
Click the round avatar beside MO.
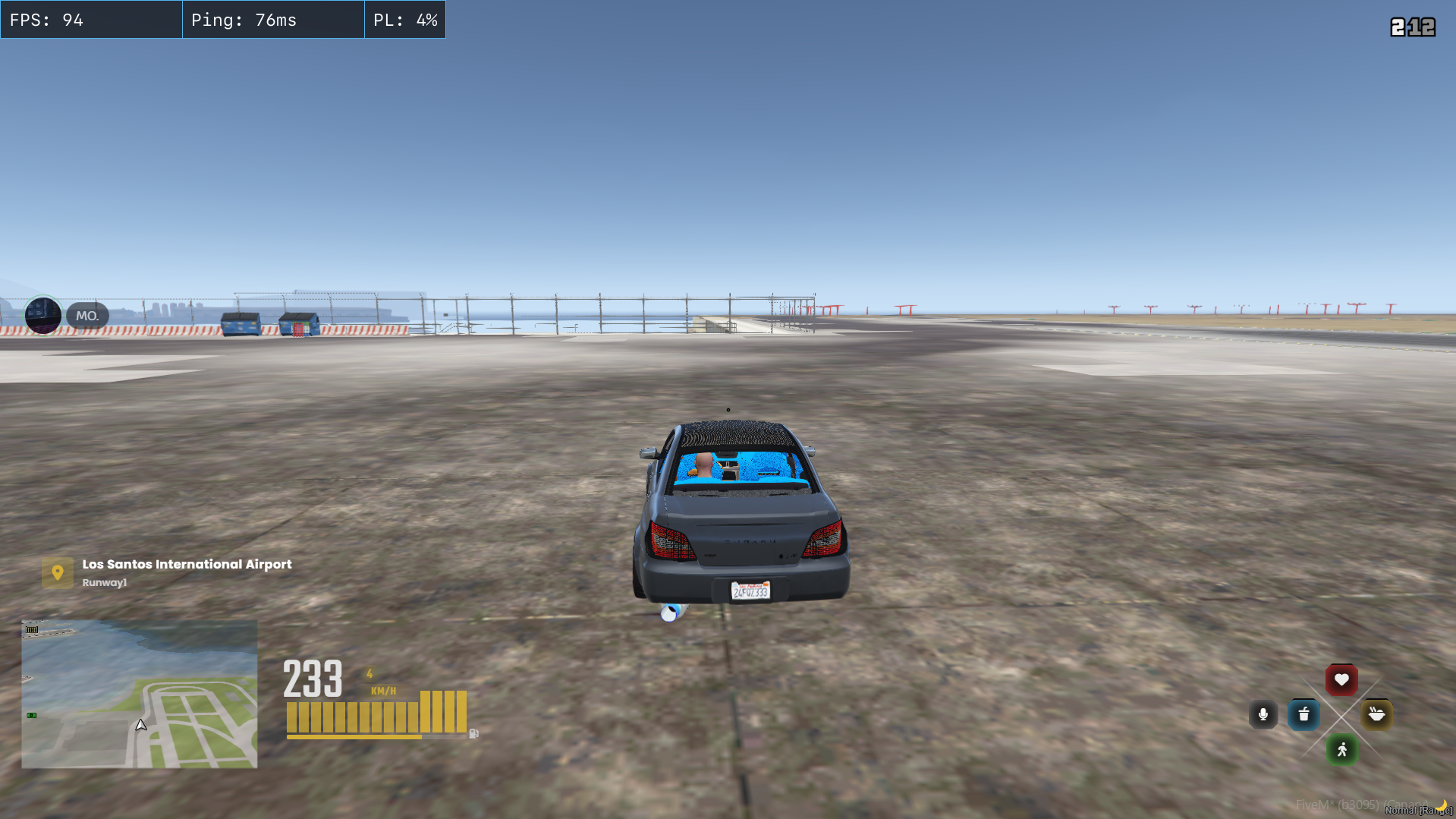coord(43,315)
